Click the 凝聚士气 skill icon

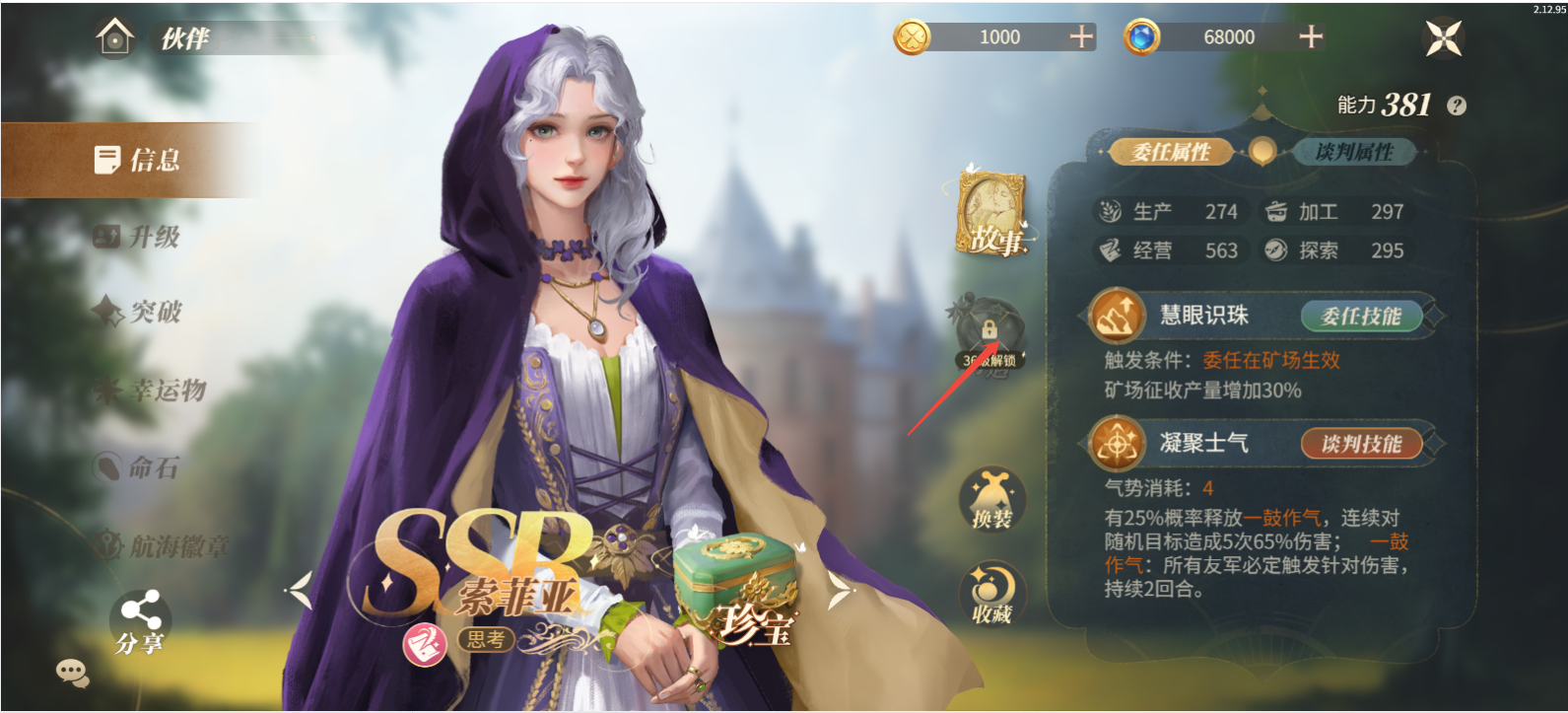1117,444
